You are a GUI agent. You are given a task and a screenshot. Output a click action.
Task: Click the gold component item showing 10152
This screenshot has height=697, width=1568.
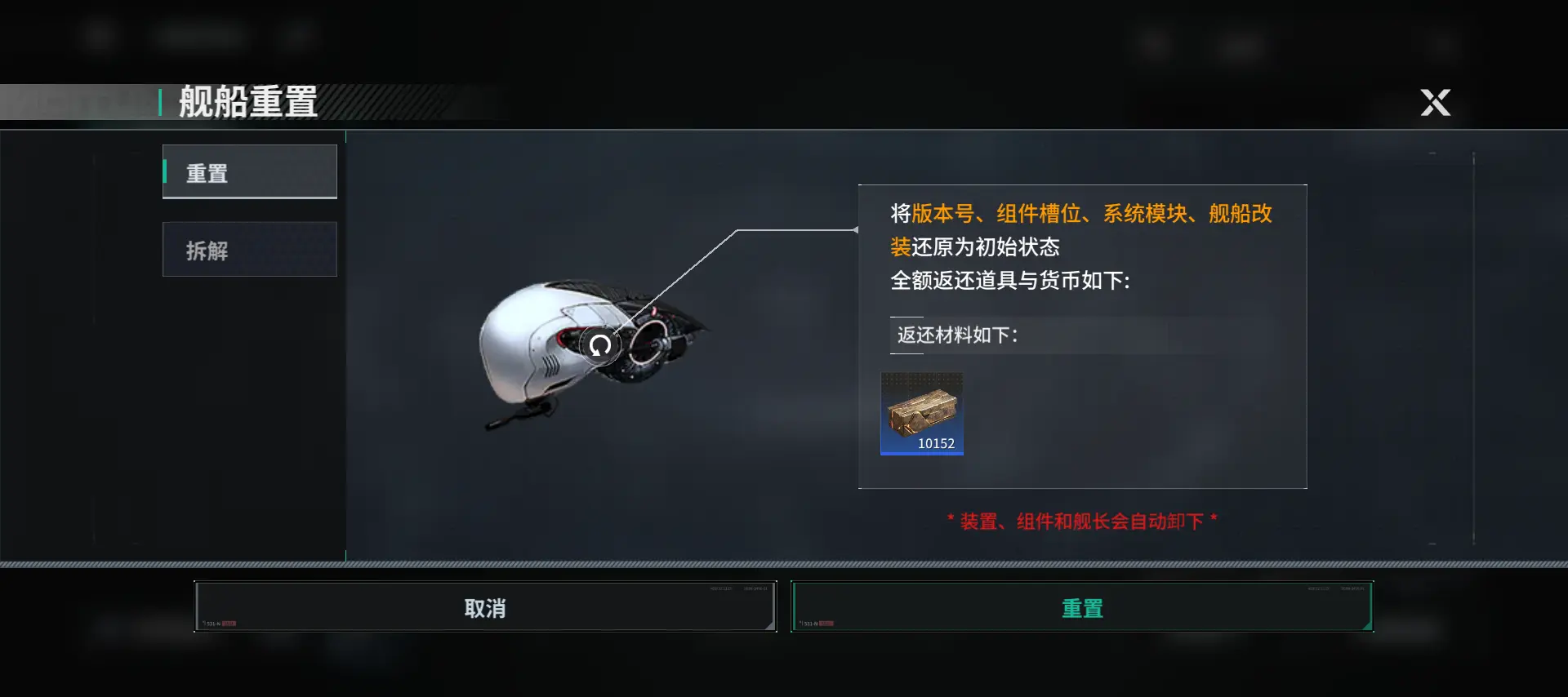click(x=922, y=412)
